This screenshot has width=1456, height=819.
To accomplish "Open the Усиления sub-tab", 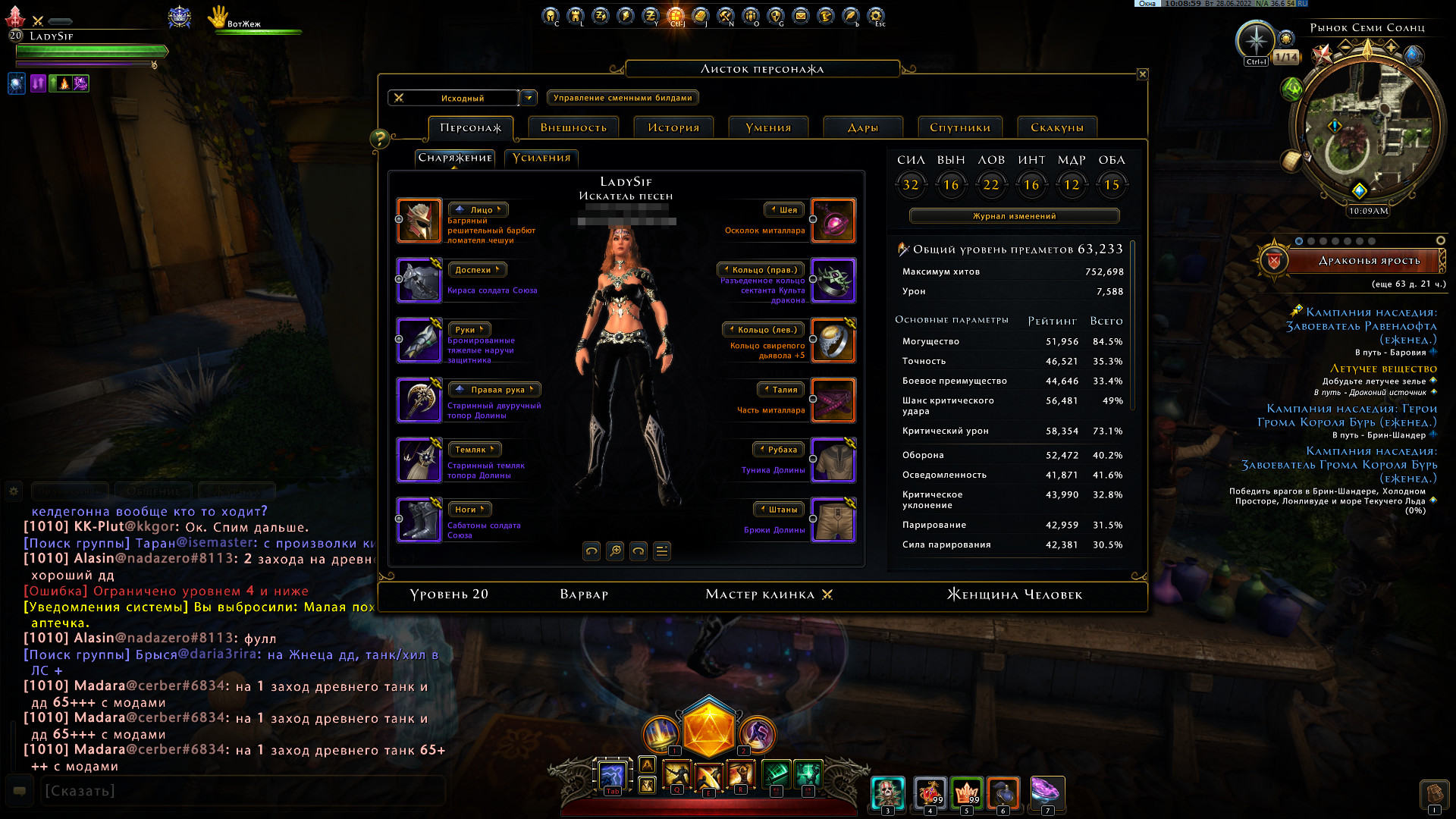I will tap(541, 158).
